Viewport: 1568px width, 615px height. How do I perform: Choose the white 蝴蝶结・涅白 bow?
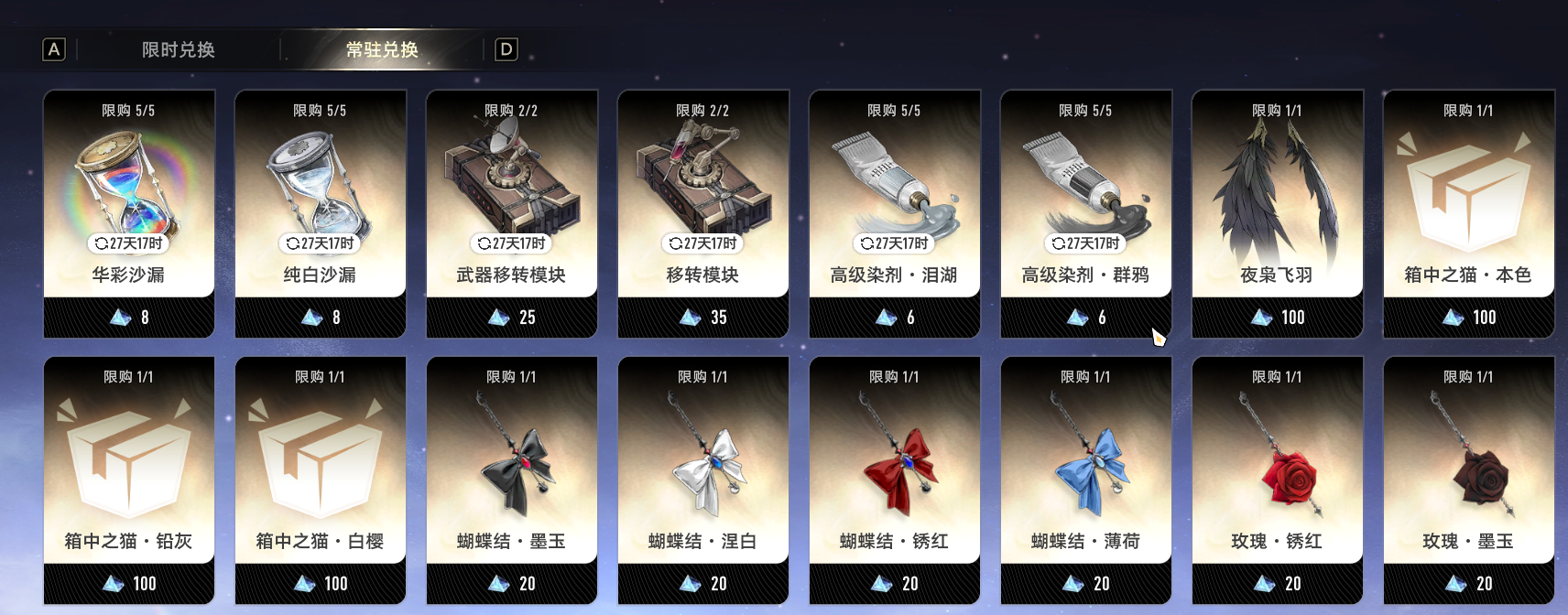pyautogui.click(x=703, y=468)
